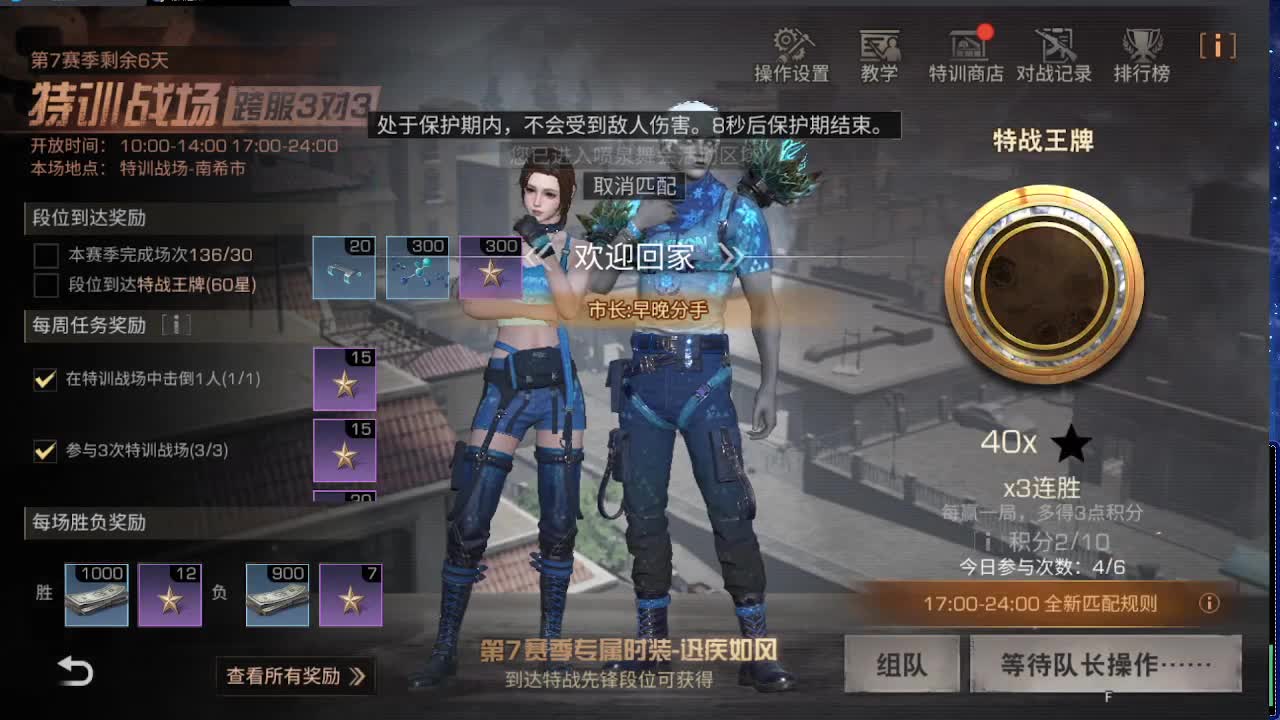Open the [i] panel at top right corner
This screenshot has height=720, width=1280.
(x=1218, y=46)
